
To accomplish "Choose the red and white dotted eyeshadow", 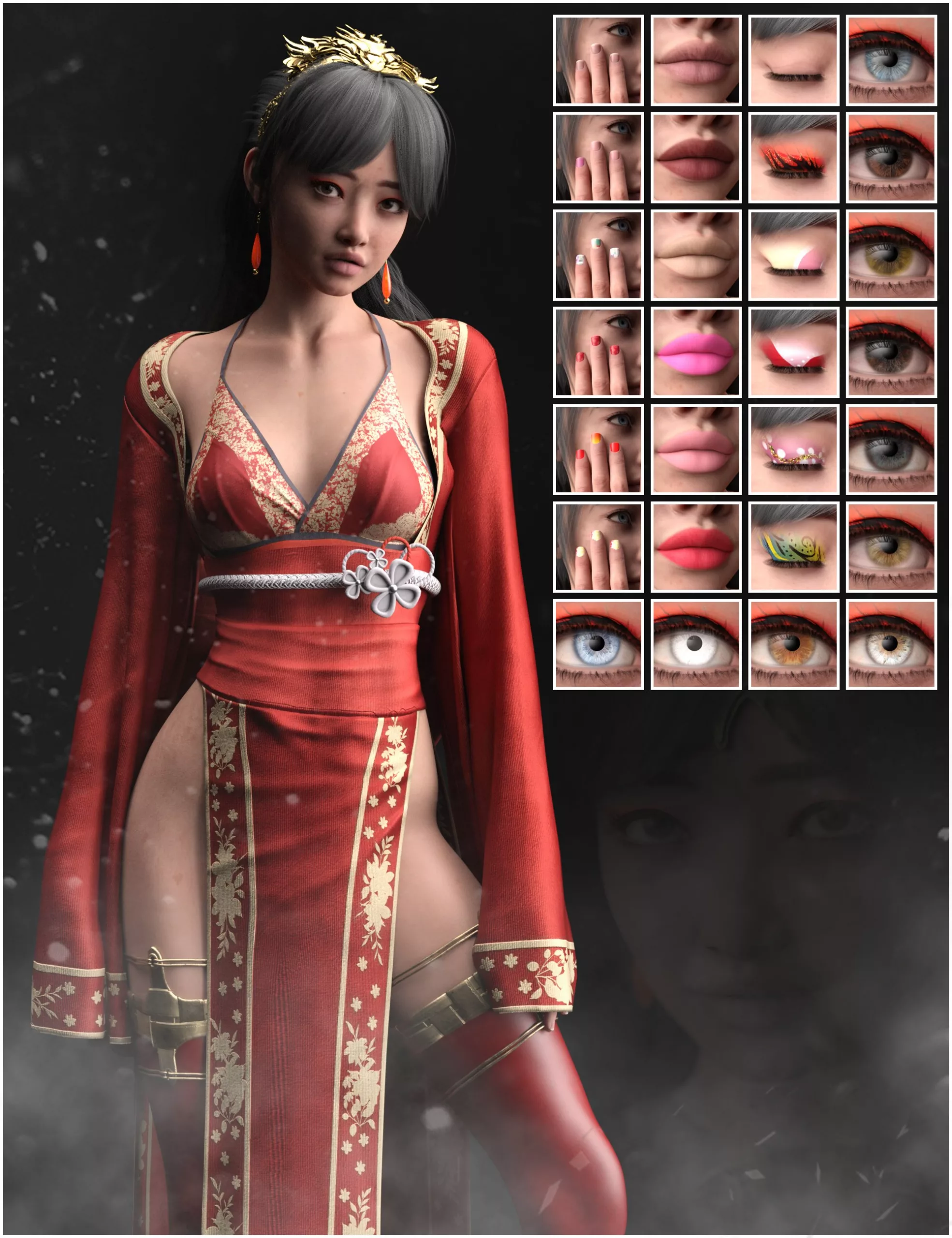I will pyautogui.click(x=793, y=352).
